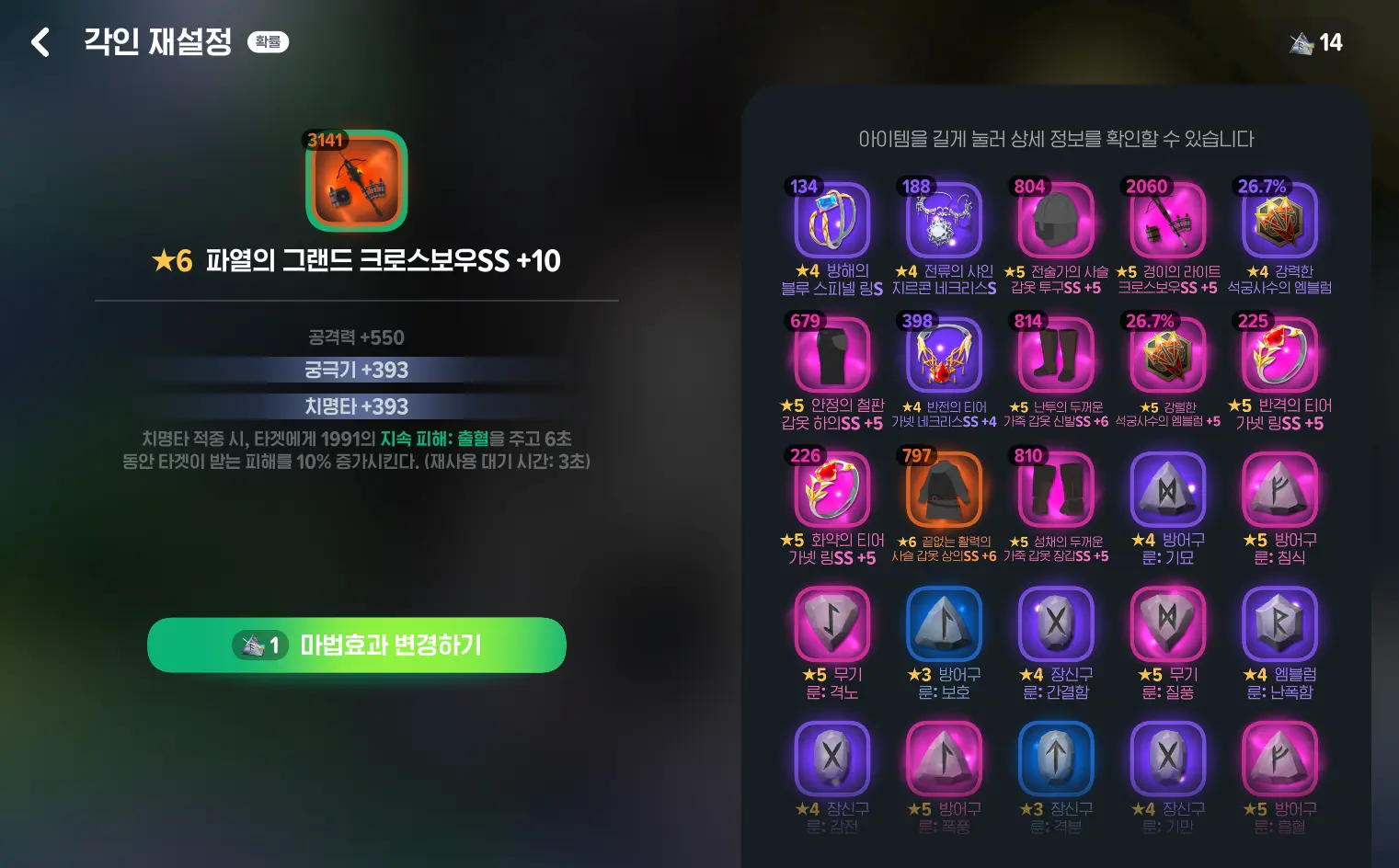
Task: Open the 확률 probability details
Action: tap(267, 40)
